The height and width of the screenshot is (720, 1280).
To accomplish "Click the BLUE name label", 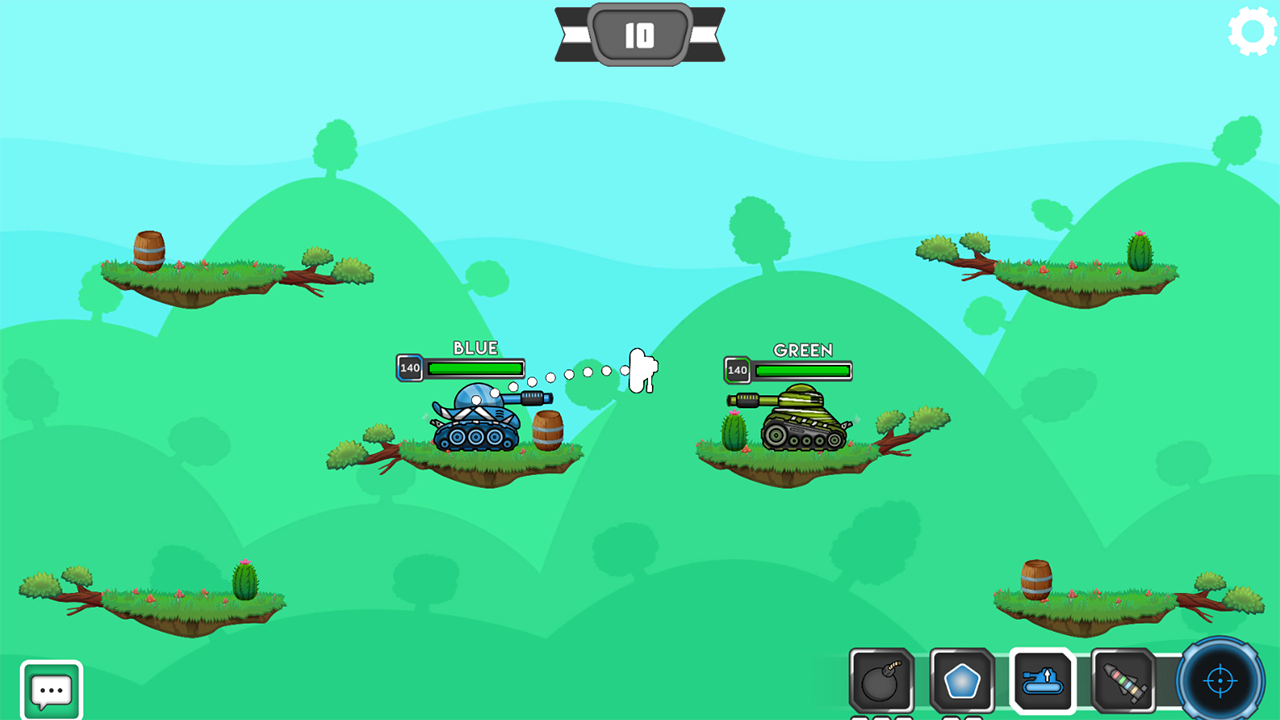I will point(477,348).
